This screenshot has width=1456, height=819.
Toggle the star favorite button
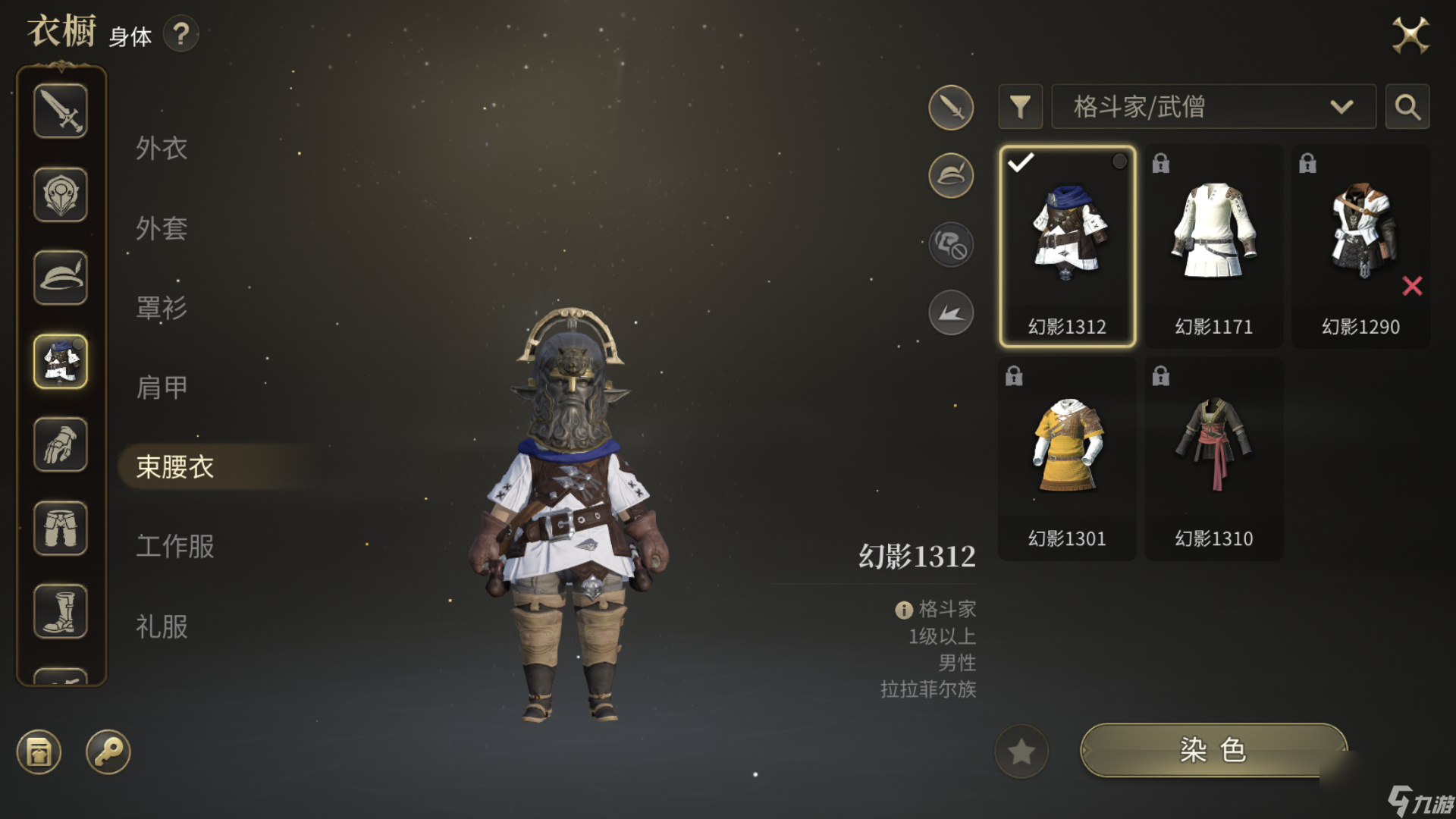pos(1021,752)
